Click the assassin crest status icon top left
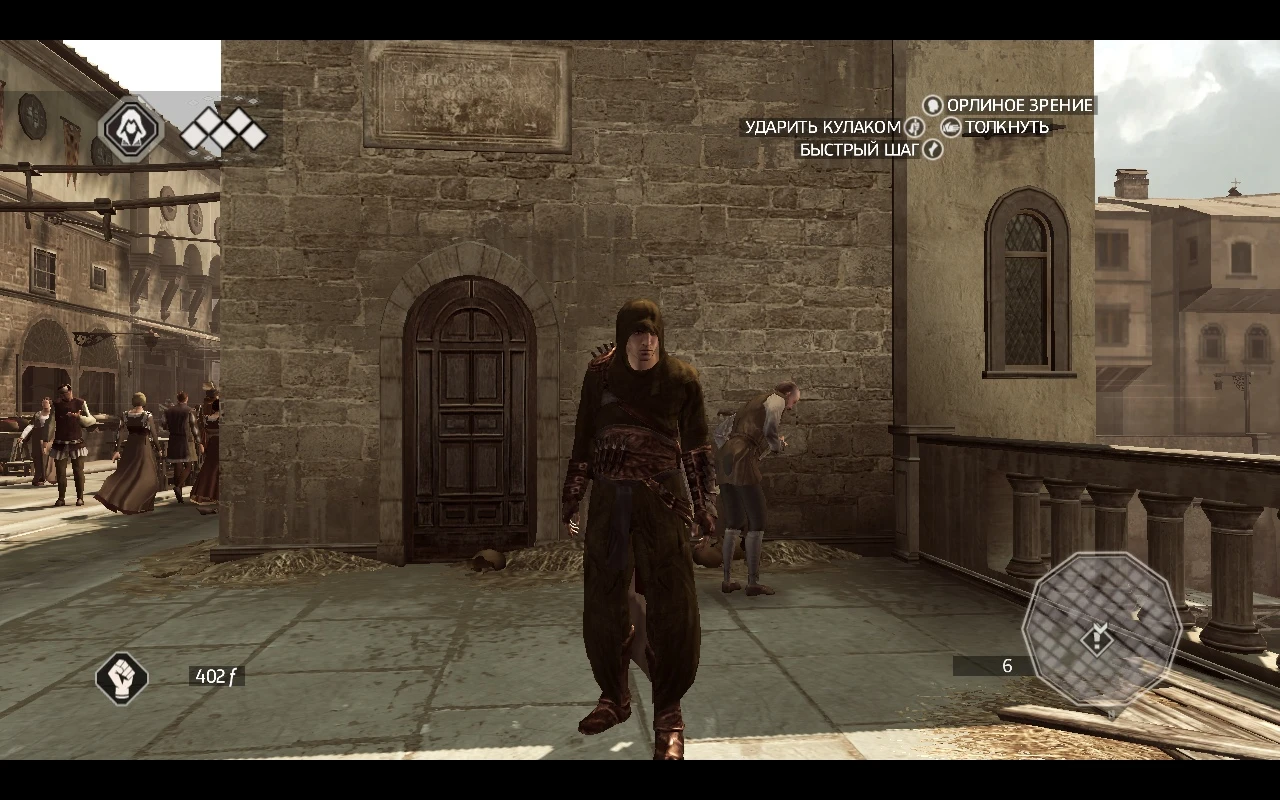The width and height of the screenshot is (1280, 800). coord(133,130)
